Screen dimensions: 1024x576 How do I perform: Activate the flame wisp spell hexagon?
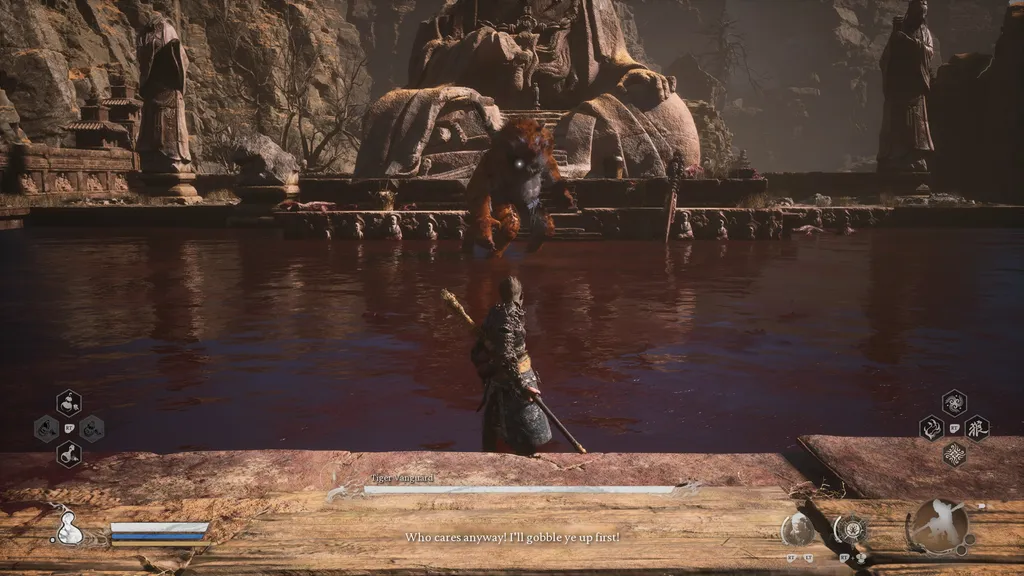pos(932,429)
